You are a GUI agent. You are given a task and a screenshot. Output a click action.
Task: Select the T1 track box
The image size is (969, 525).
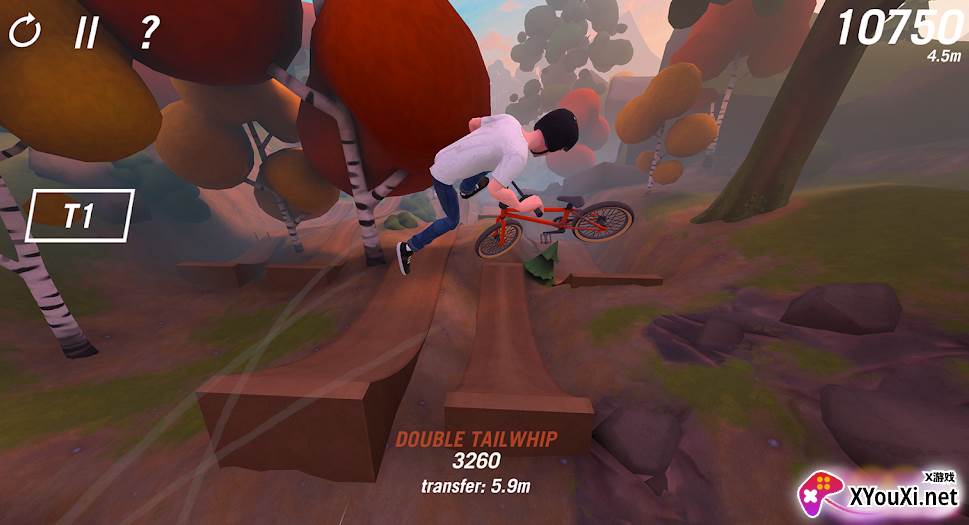click(x=80, y=215)
